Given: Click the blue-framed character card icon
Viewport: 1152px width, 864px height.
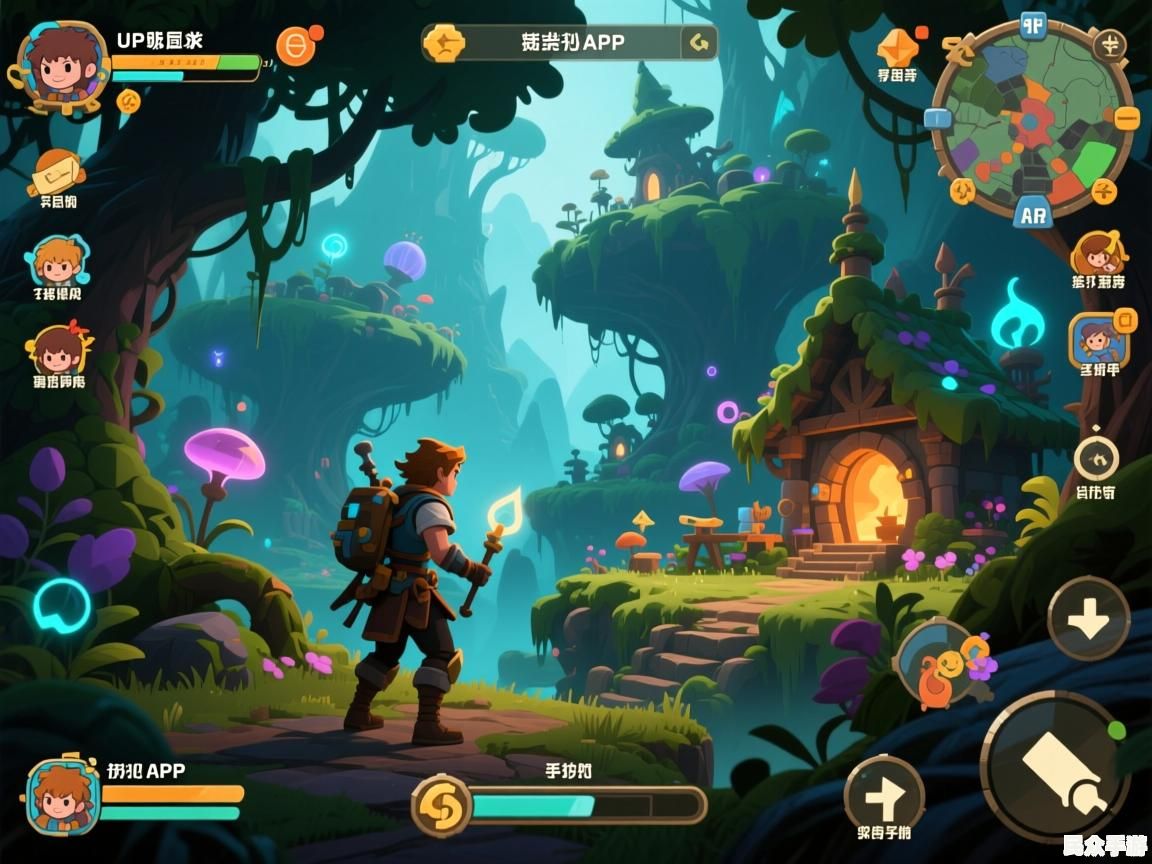Looking at the screenshot, I should (x=1099, y=339).
